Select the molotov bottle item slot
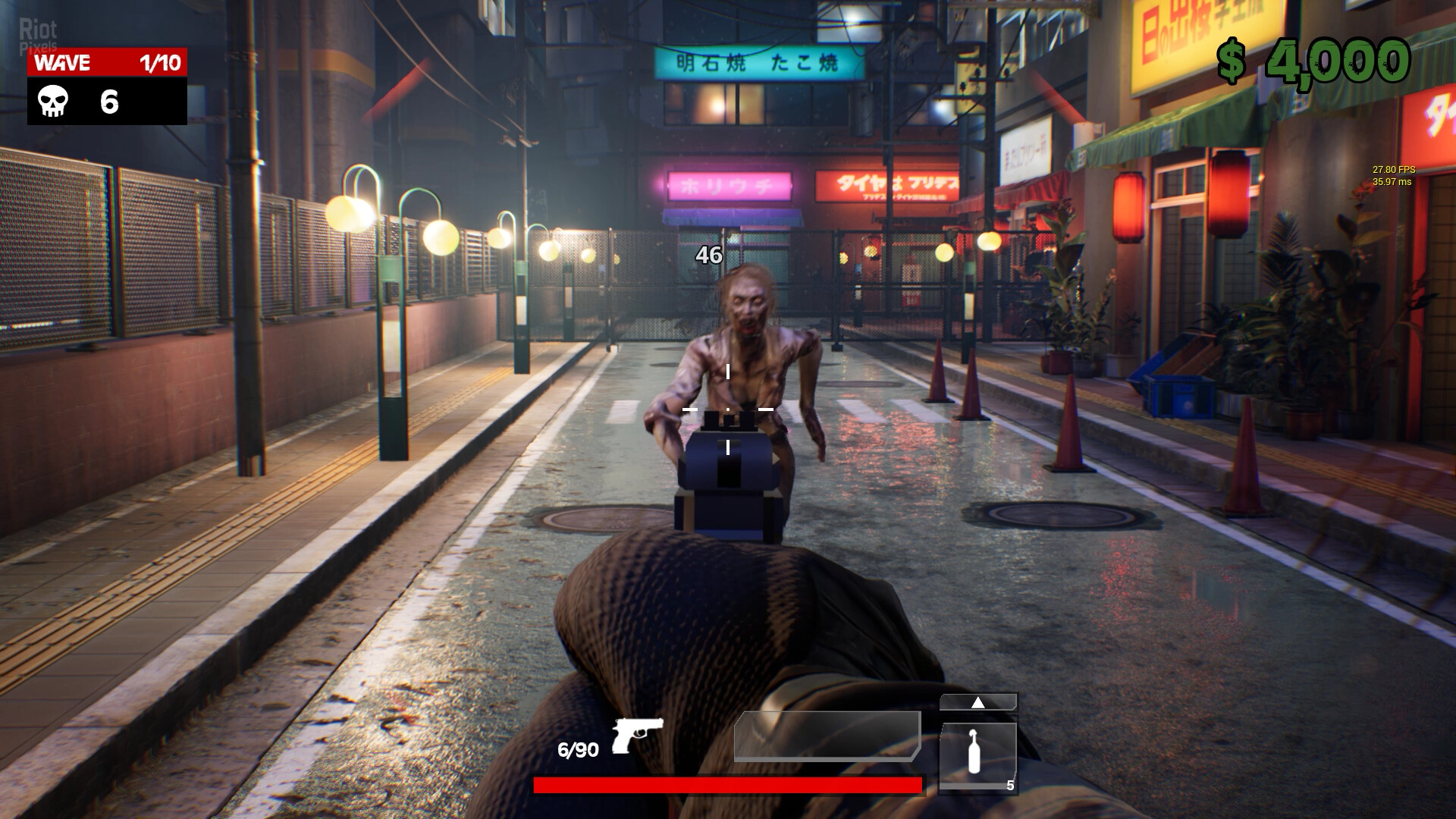 pyautogui.click(x=977, y=755)
